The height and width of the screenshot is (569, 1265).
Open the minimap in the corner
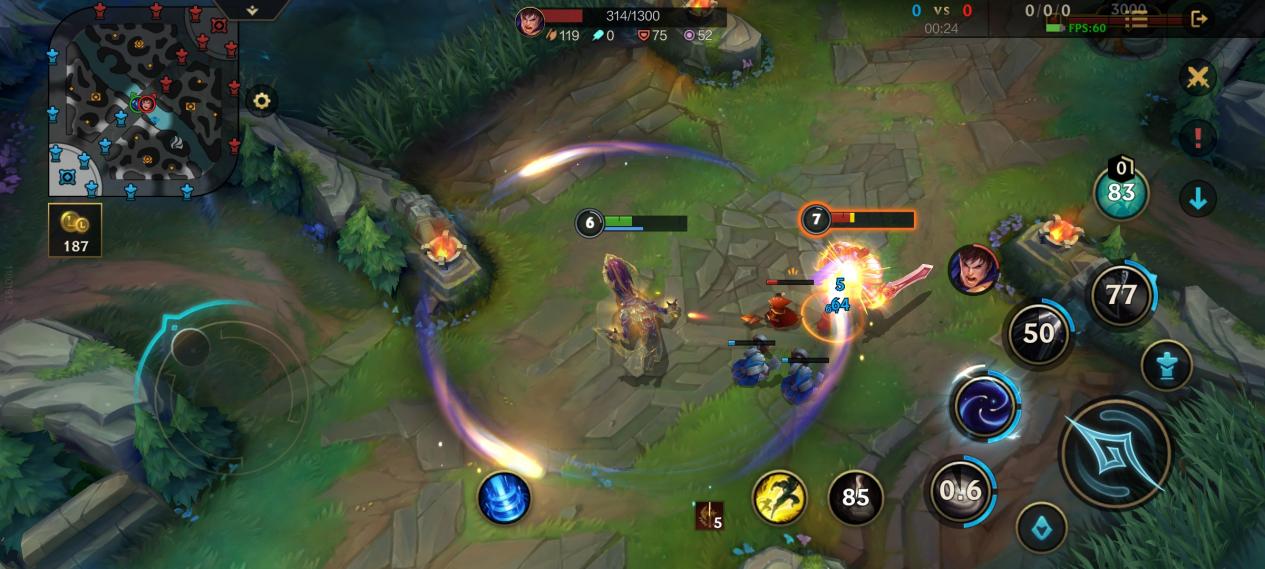pyautogui.click(x=143, y=100)
